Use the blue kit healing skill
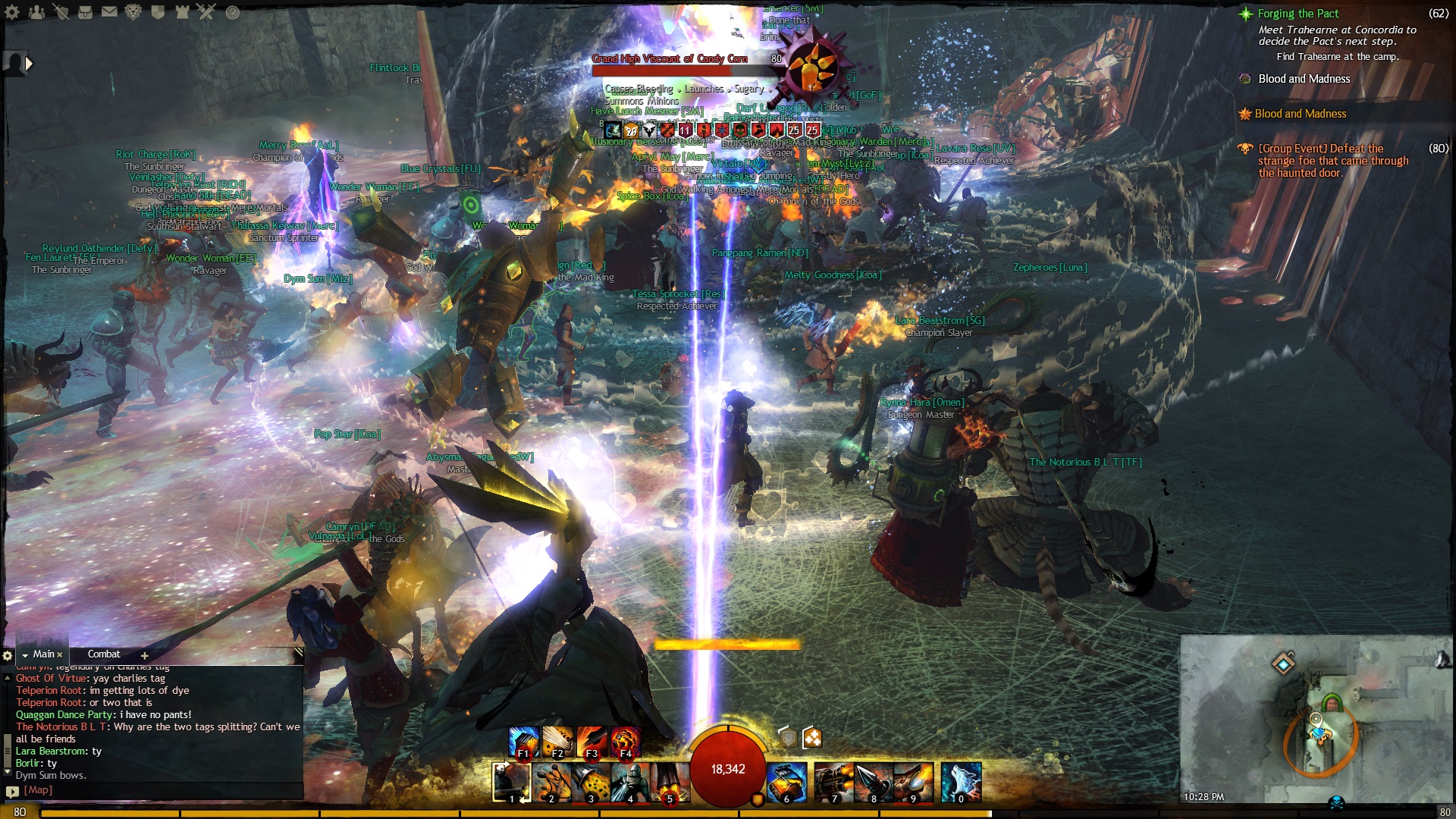The height and width of the screenshot is (819, 1456). pyautogui.click(x=786, y=783)
